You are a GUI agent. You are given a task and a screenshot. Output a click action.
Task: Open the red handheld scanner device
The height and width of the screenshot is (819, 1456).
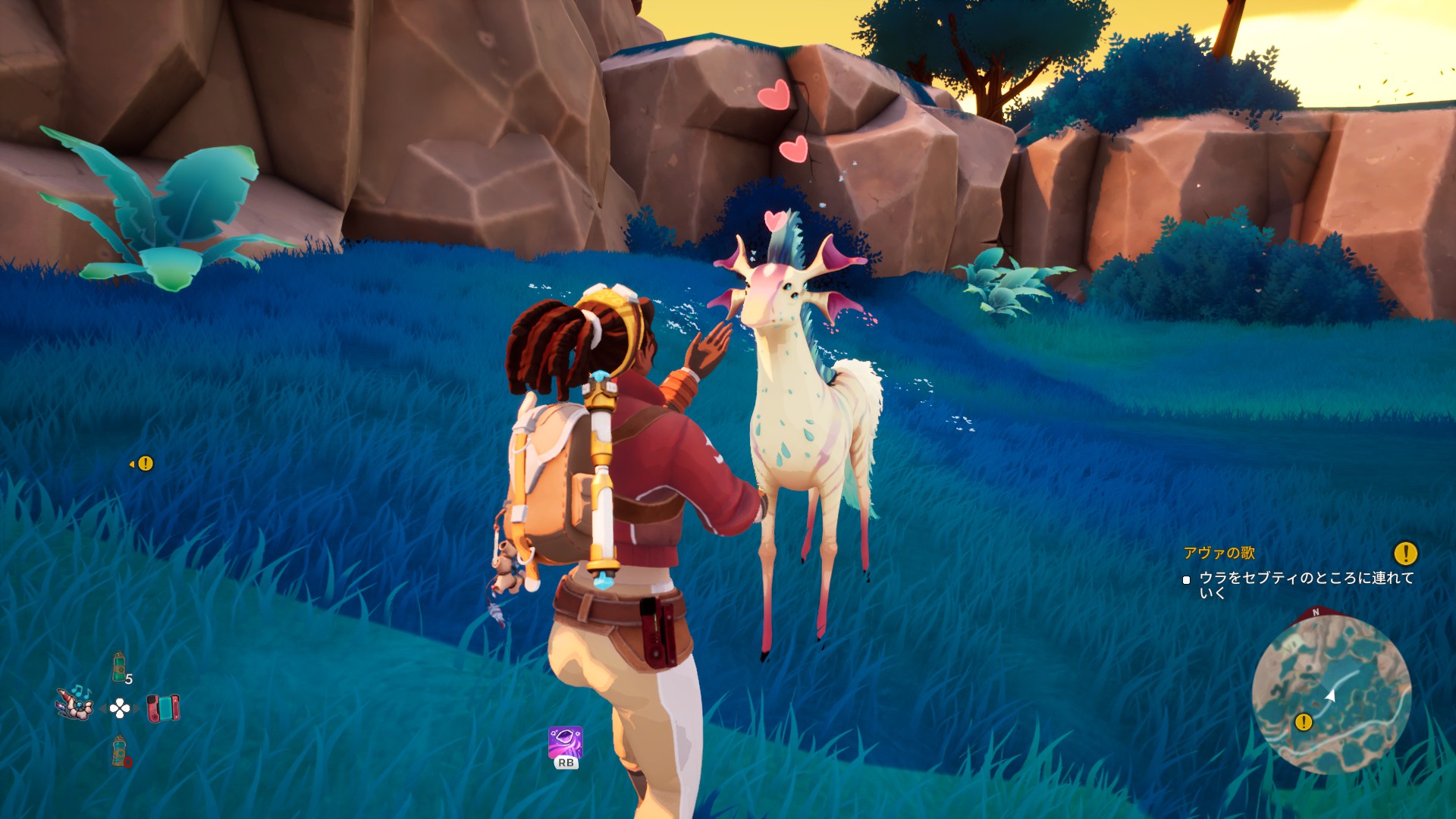pos(163,708)
